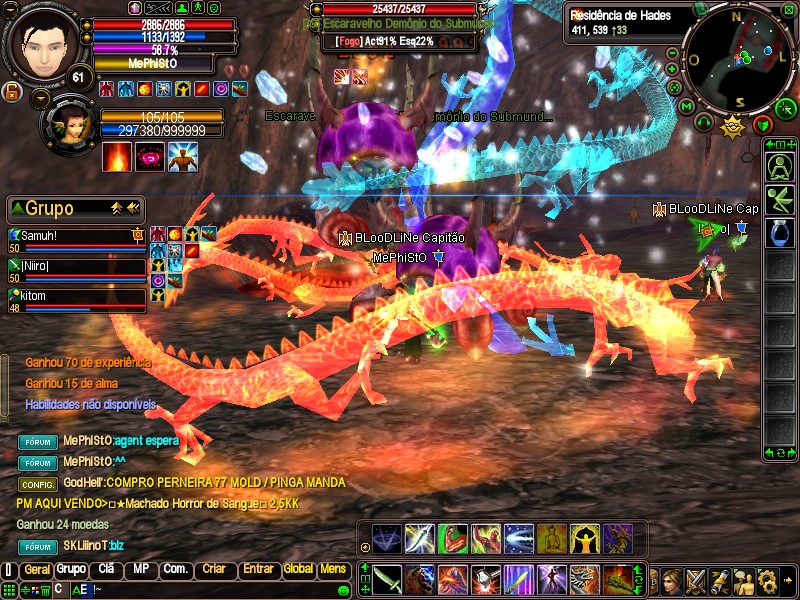Switch to the Global chat tab
This screenshot has height=600, width=800.
pos(298,569)
